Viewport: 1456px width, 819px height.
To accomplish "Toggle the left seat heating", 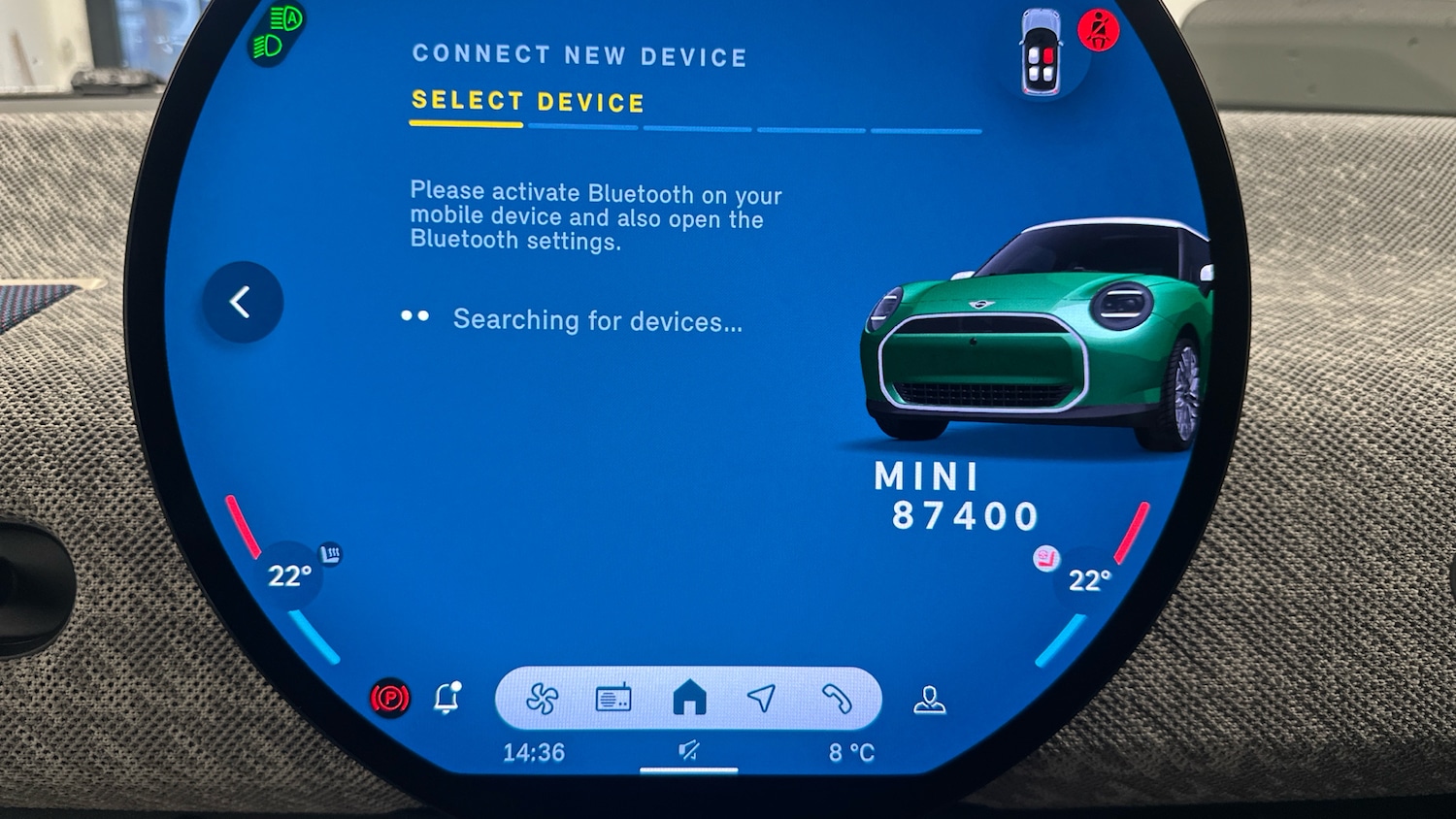I will click(x=330, y=550).
